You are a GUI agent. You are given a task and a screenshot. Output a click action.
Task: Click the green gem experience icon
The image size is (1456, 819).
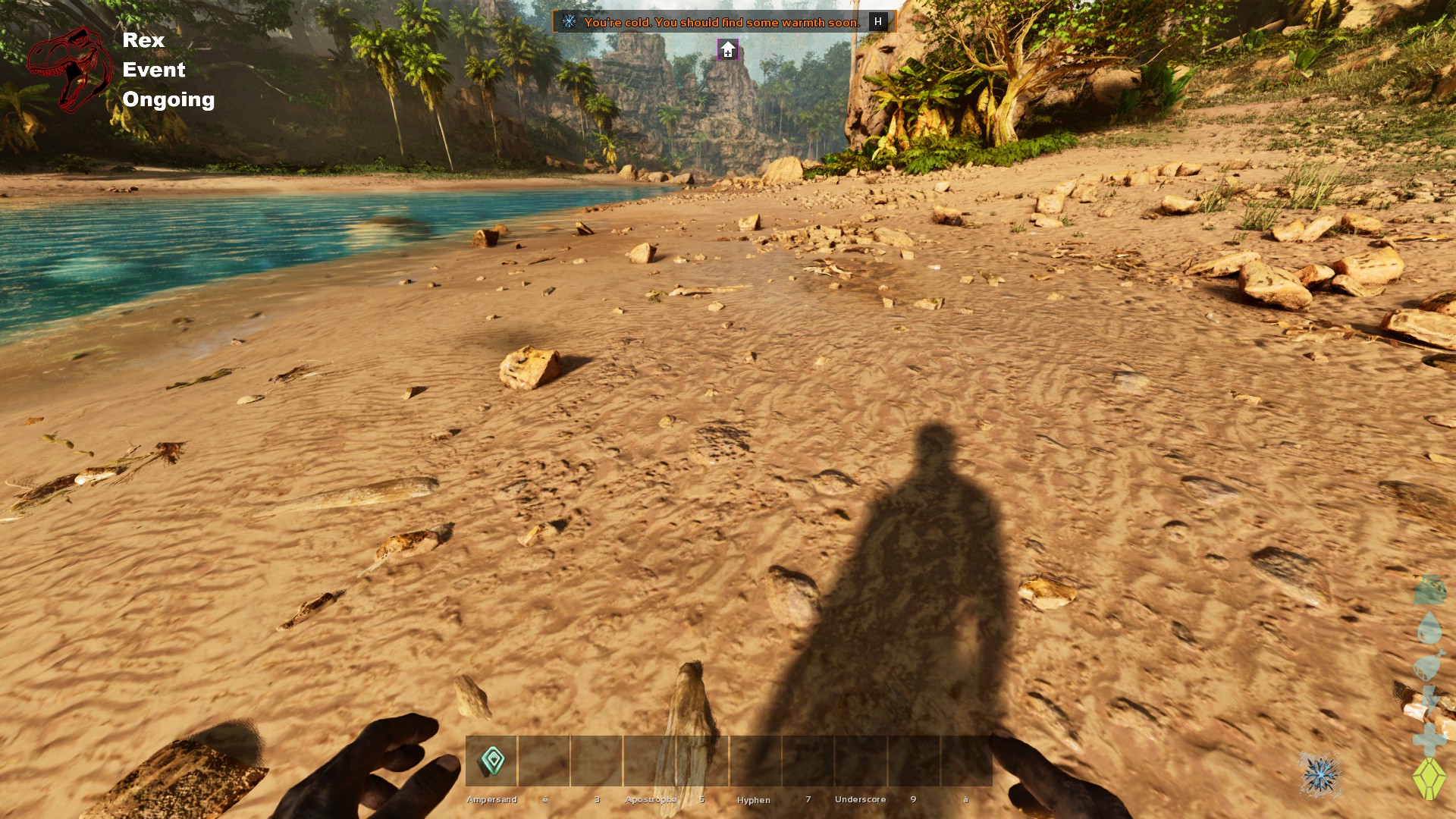tap(1429, 778)
